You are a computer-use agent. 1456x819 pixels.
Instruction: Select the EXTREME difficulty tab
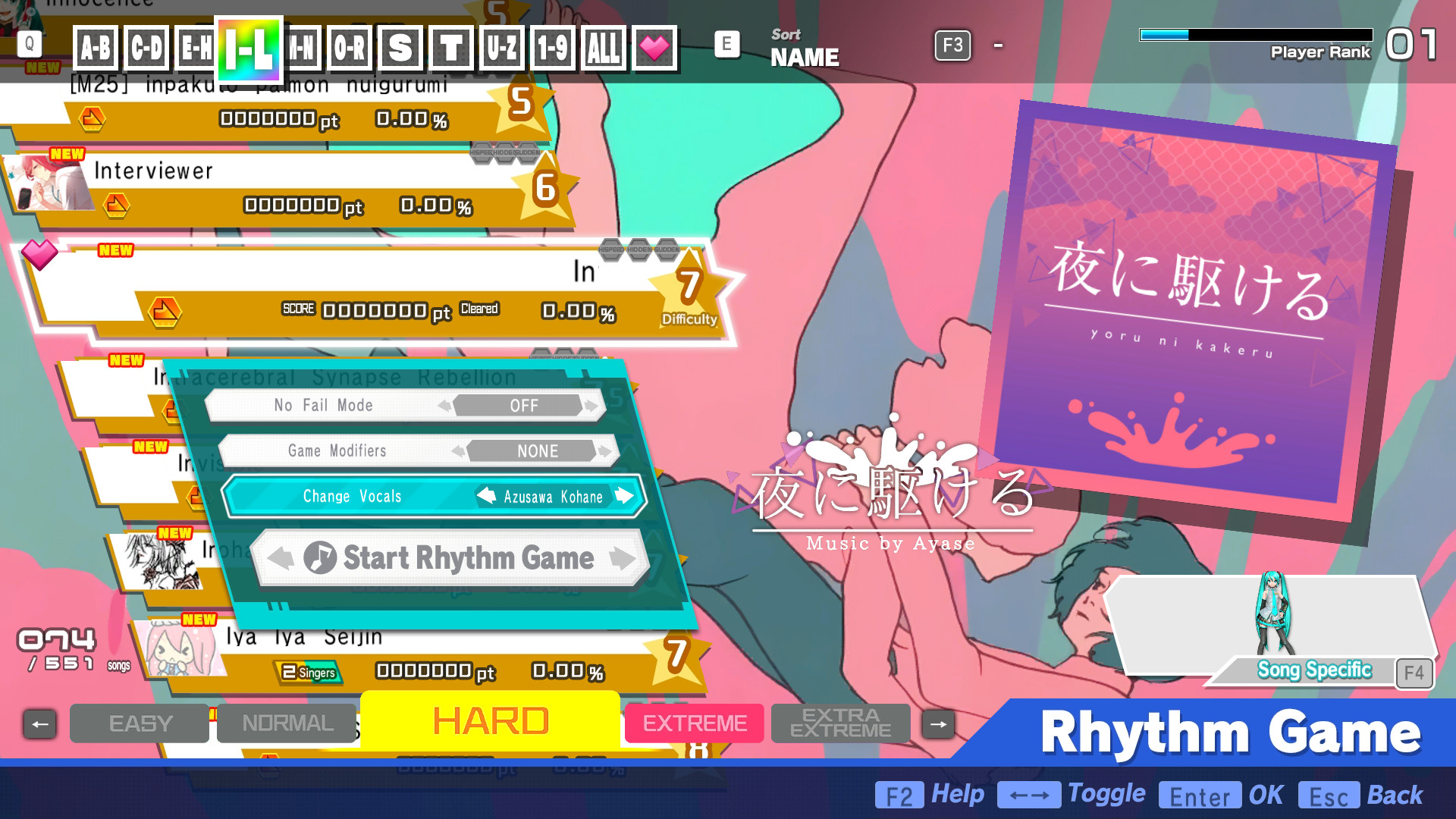tap(693, 723)
